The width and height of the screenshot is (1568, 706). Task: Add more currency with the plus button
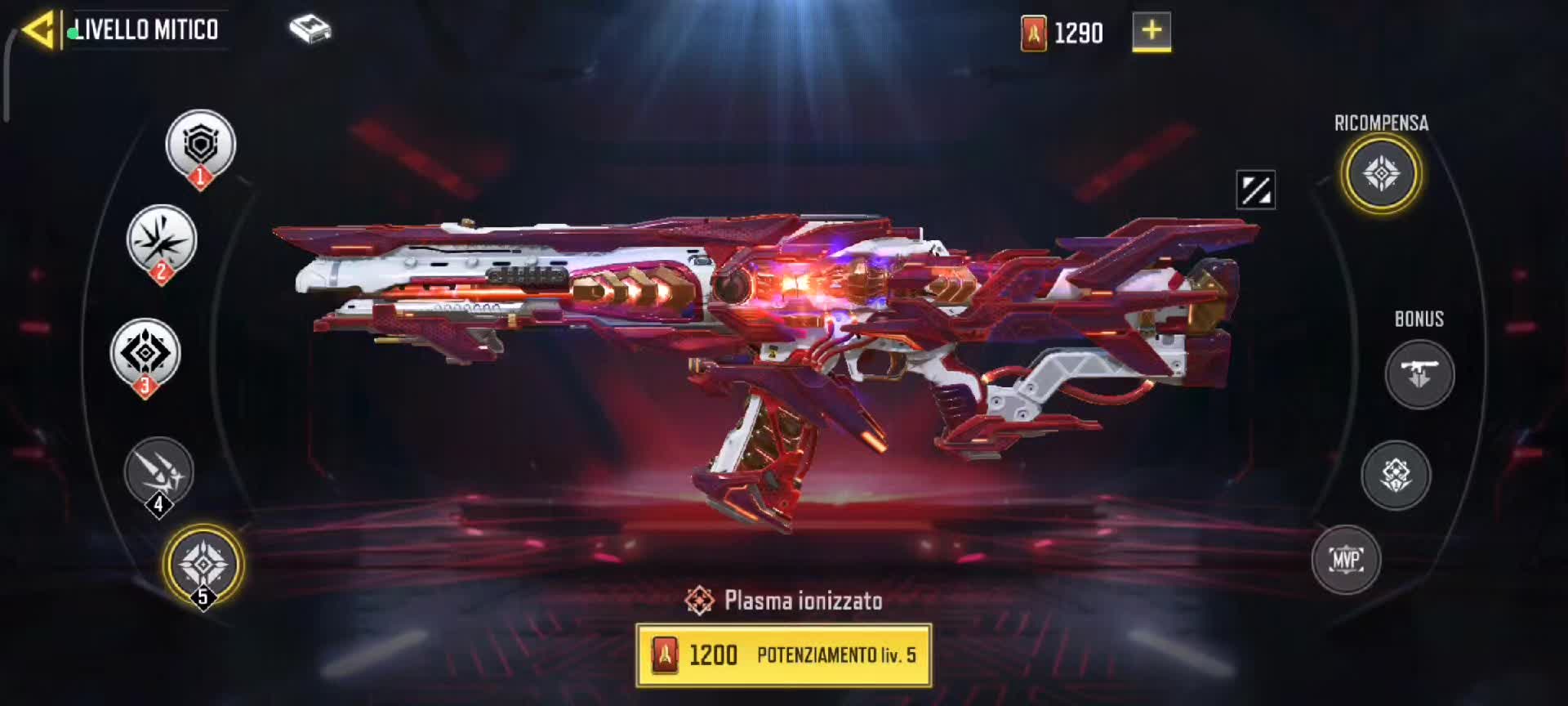tap(1151, 32)
